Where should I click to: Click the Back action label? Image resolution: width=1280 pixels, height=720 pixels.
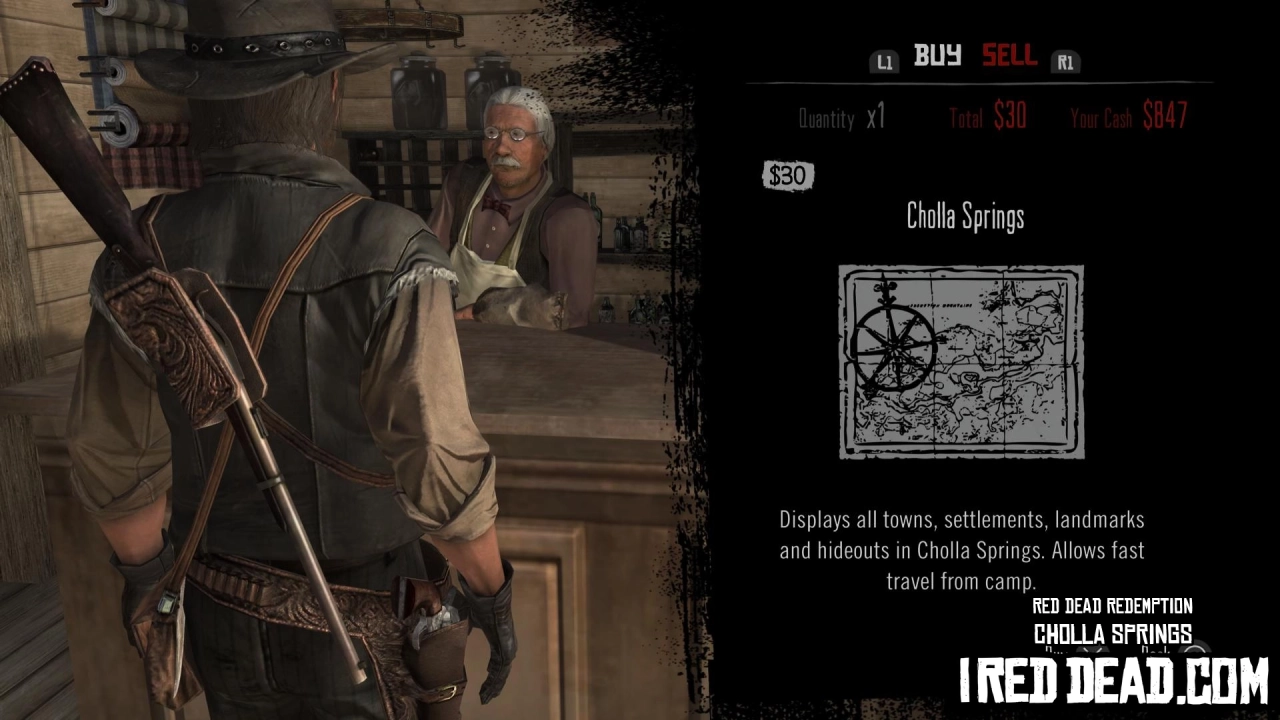pyautogui.click(x=1156, y=649)
